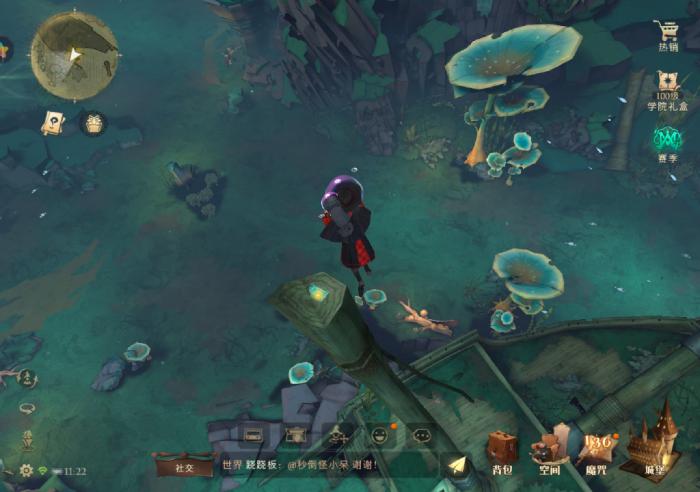Claim the 100级 学院礼盒 gift
This screenshot has height=492, width=700.
667,87
